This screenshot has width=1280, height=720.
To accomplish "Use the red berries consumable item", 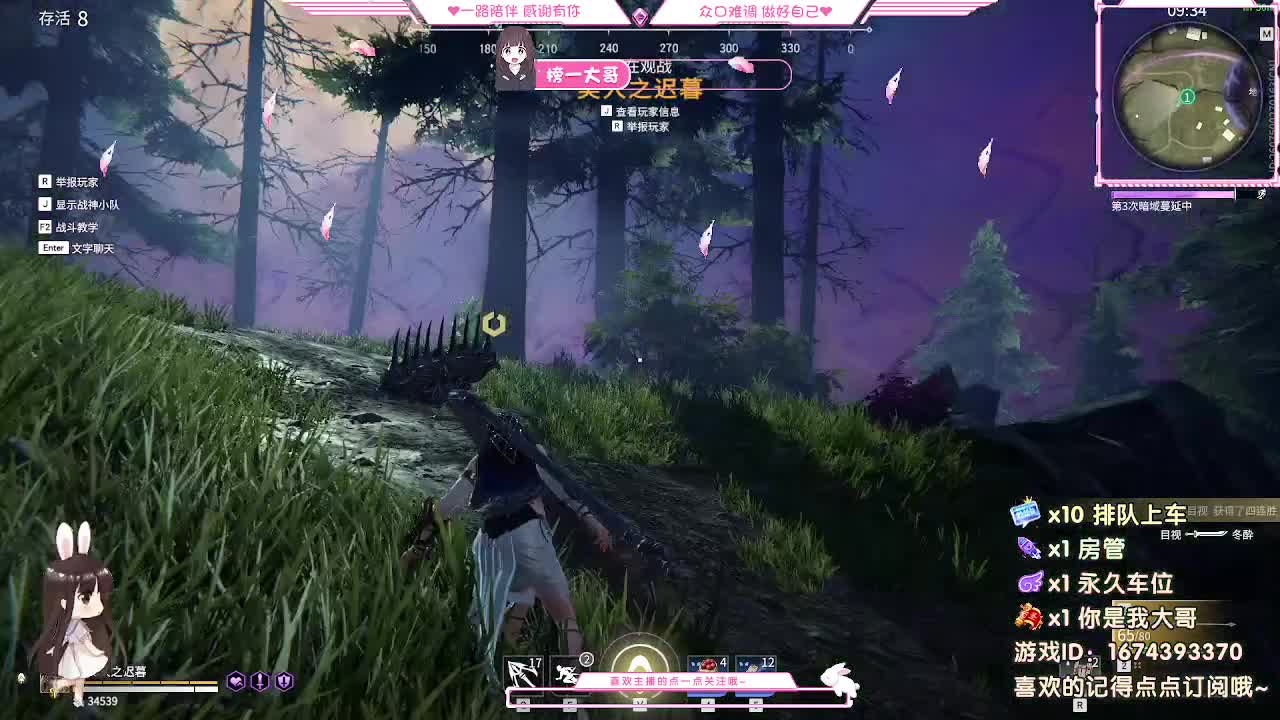I will click(x=705, y=664).
